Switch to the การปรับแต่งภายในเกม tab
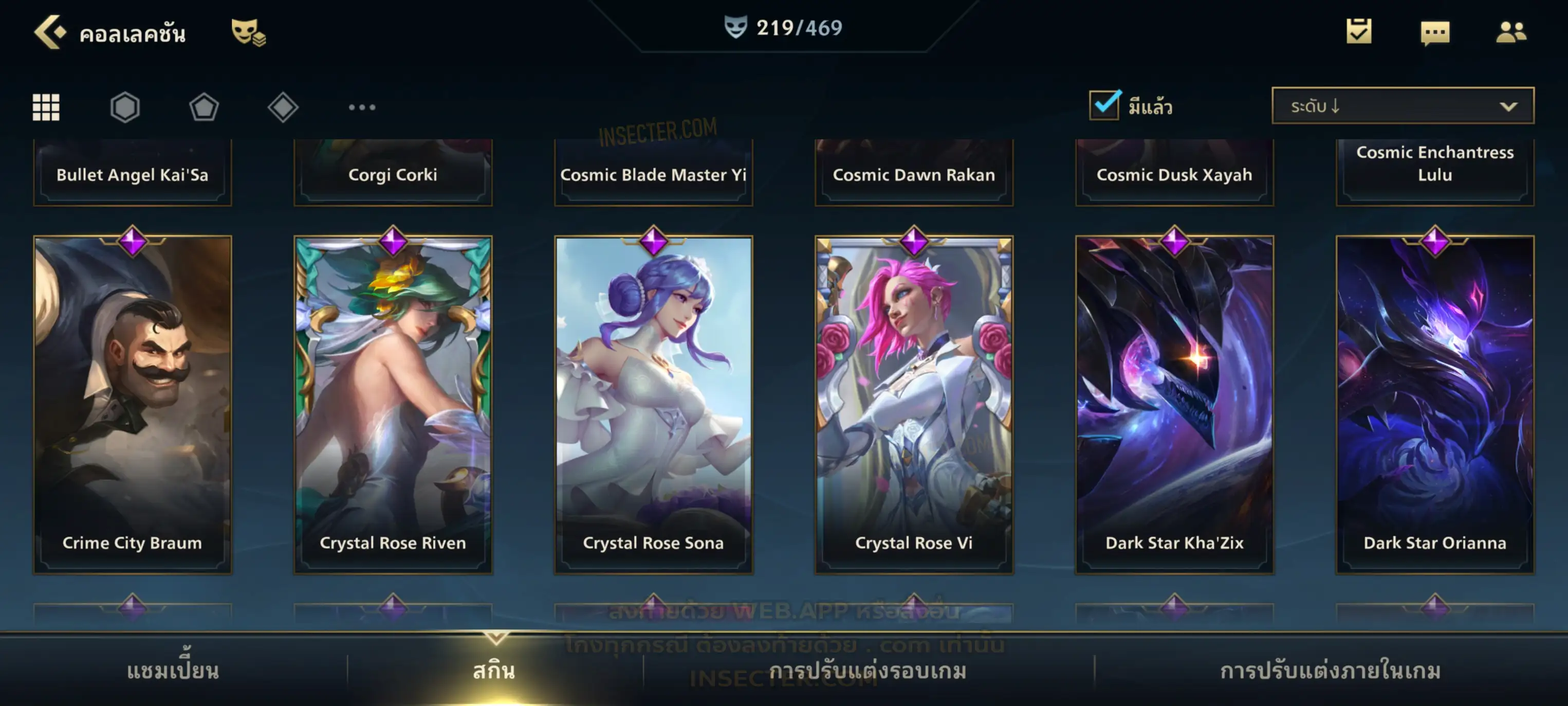This screenshot has height=706, width=1568. 1331,671
